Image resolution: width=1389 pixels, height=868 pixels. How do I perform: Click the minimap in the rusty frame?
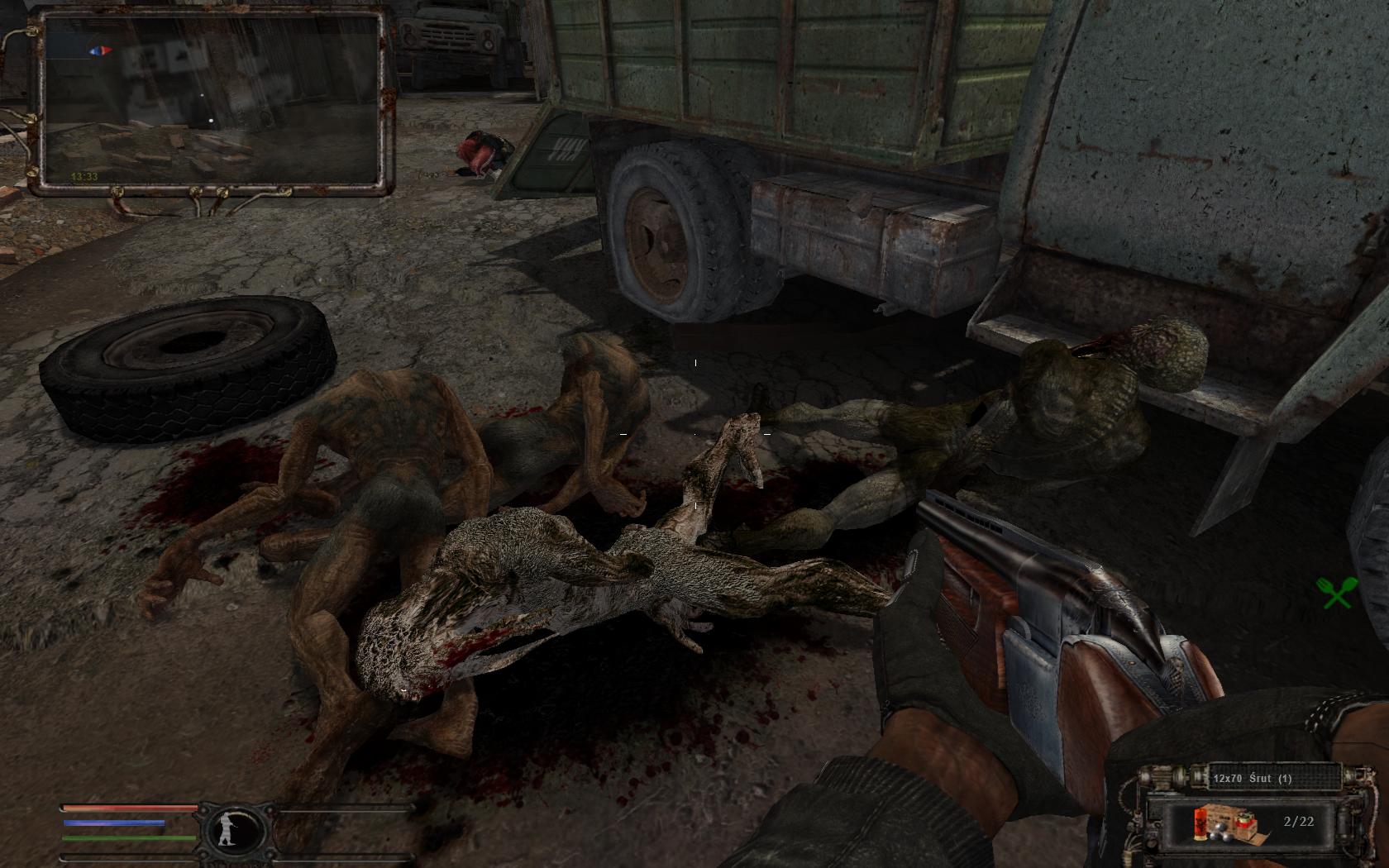pos(211,99)
